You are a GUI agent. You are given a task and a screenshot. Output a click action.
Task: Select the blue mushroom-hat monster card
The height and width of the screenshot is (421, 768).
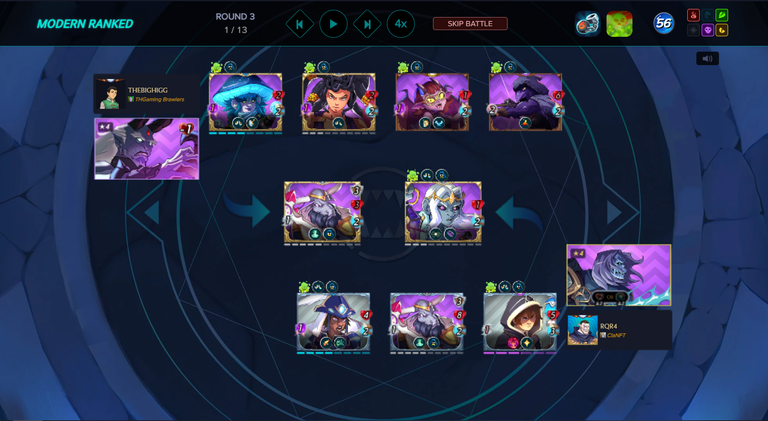coord(246,102)
